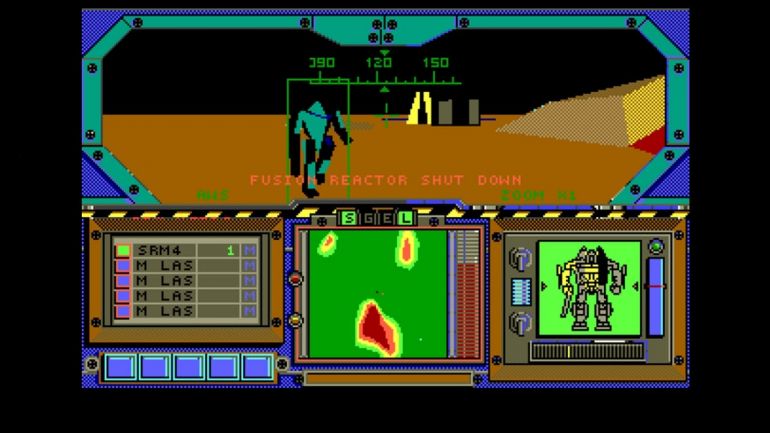Screen dimensions: 770x433
Task: Click the horizontal gauge below the mech display
Action: pyautogui.click(x=587, y=351)
